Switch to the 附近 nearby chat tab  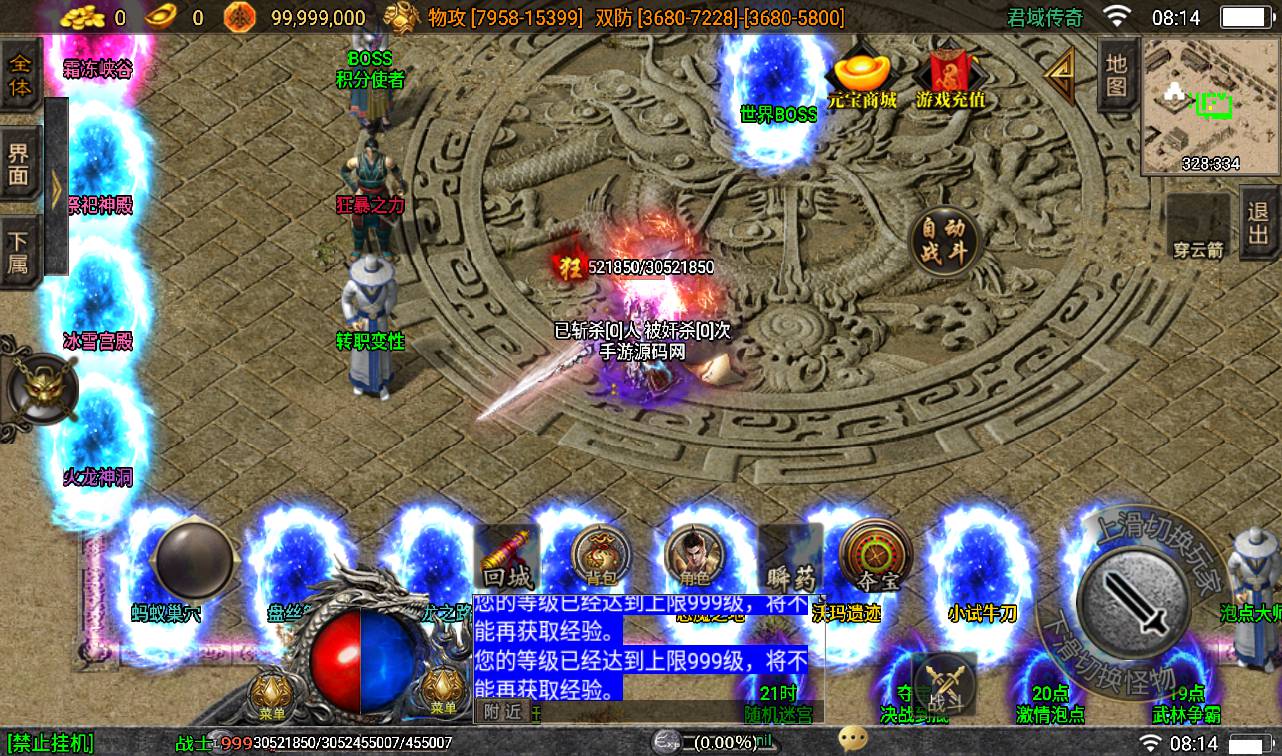coord(503,711)
